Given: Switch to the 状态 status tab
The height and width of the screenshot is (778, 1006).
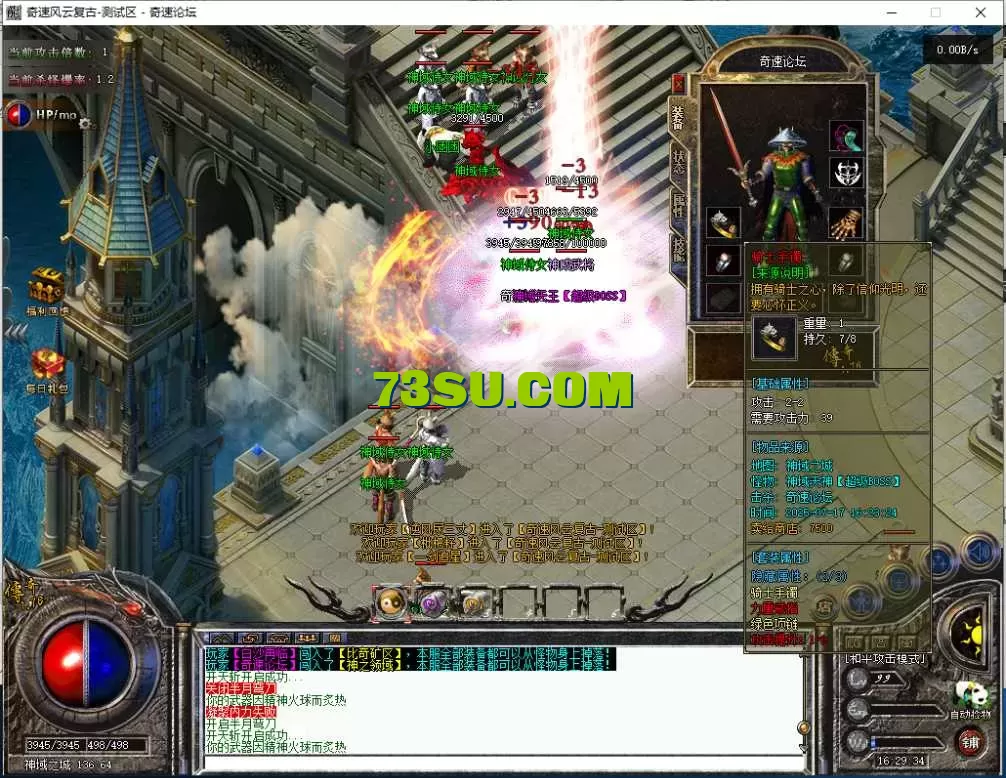Looking at the screenshot, I should tap(679, 162).
